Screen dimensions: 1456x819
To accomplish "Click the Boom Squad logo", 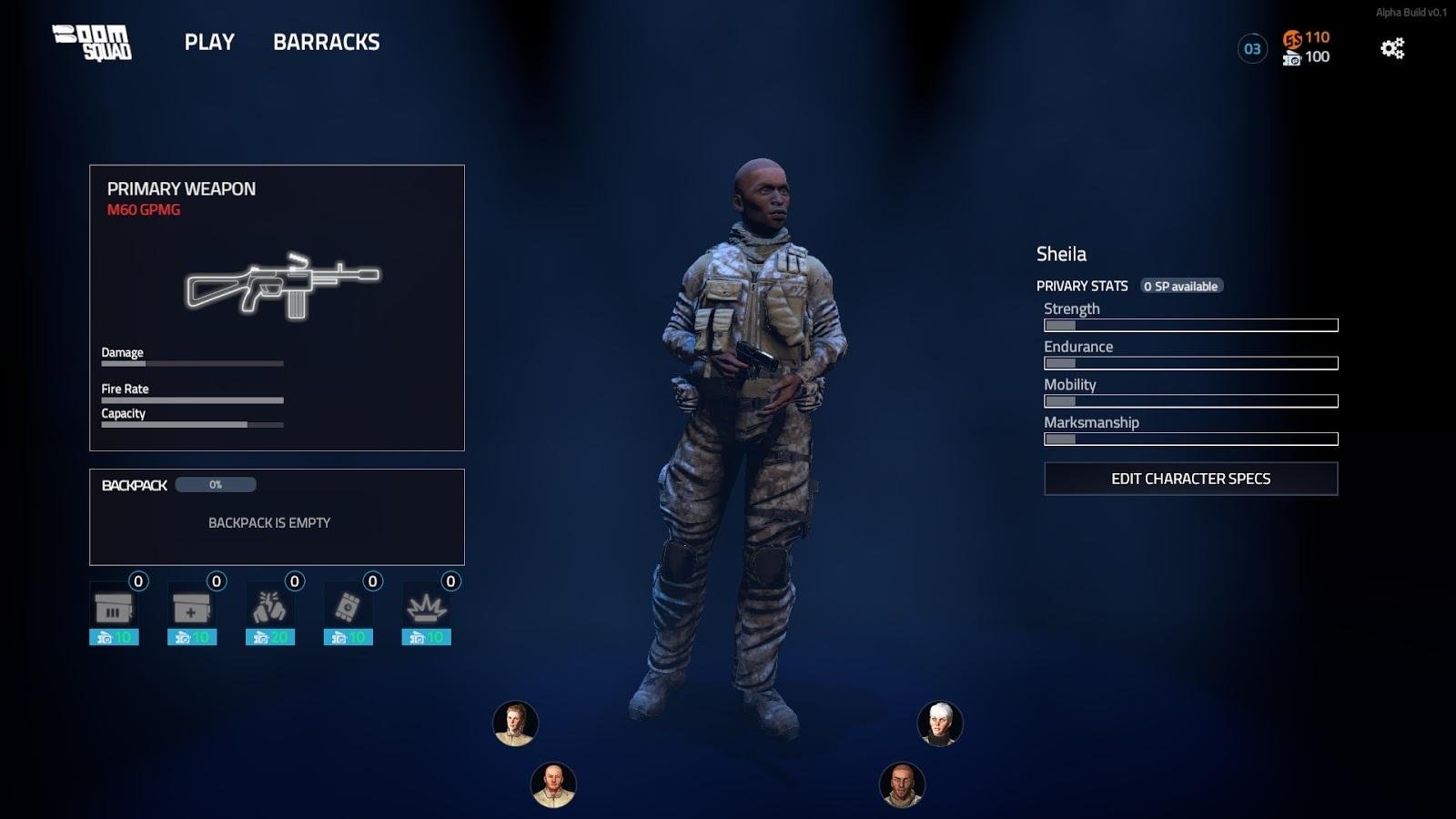I will [92, 43].
